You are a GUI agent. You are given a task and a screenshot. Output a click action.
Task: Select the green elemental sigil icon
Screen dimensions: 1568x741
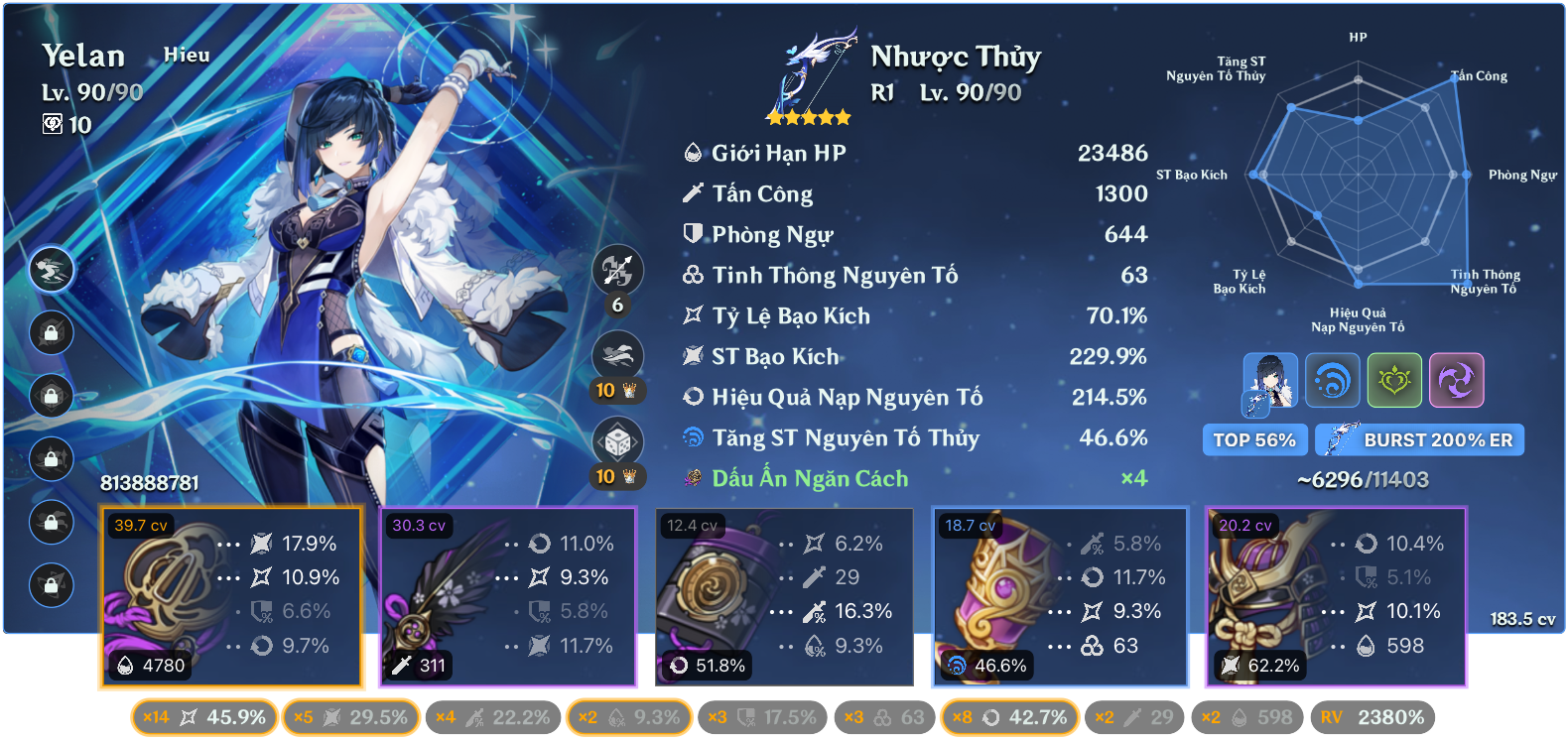tap(1395, 380)
